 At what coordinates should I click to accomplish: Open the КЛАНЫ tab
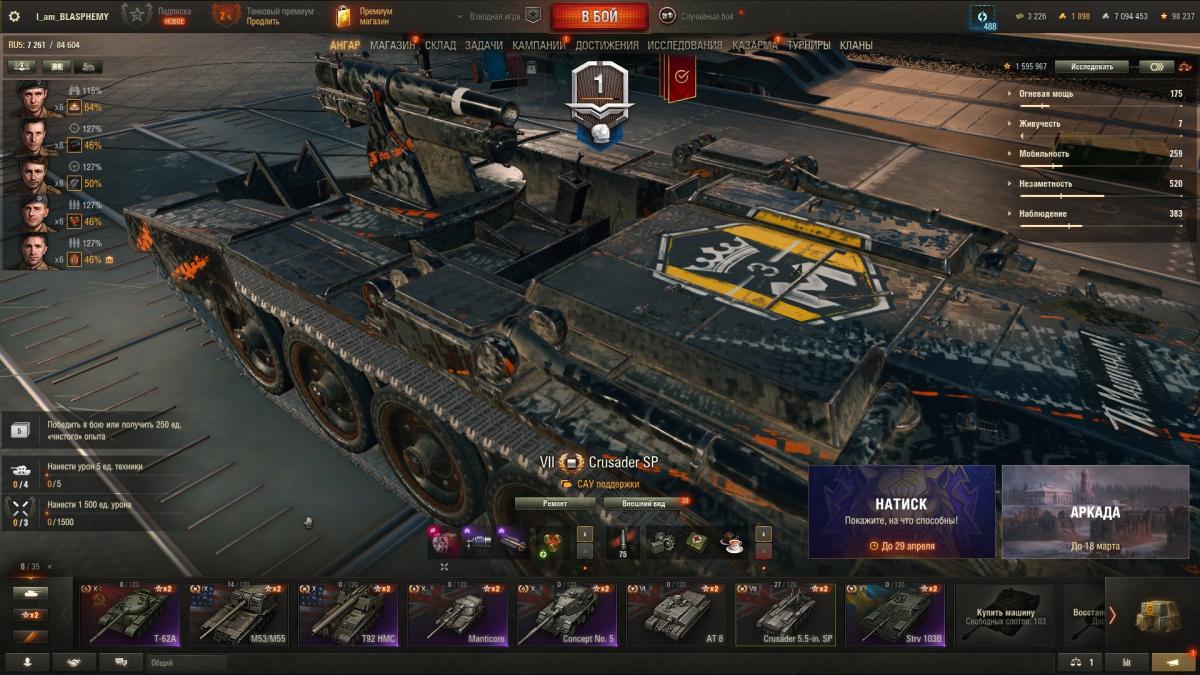tap(856, 45)
